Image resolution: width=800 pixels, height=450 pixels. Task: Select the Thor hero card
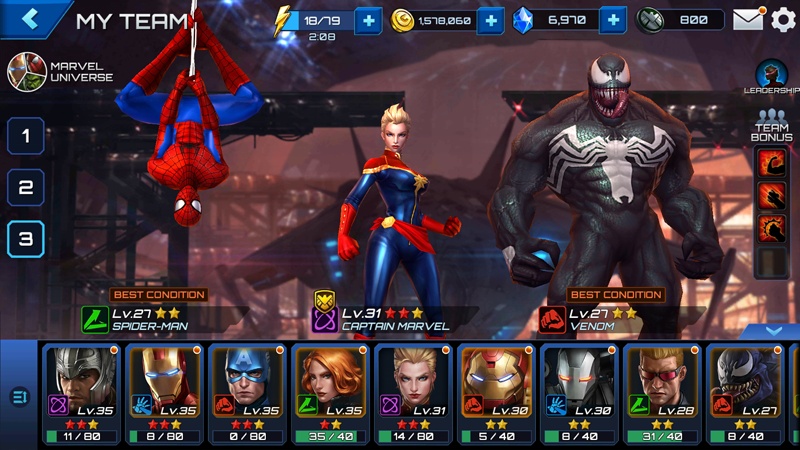coord(82,394)
